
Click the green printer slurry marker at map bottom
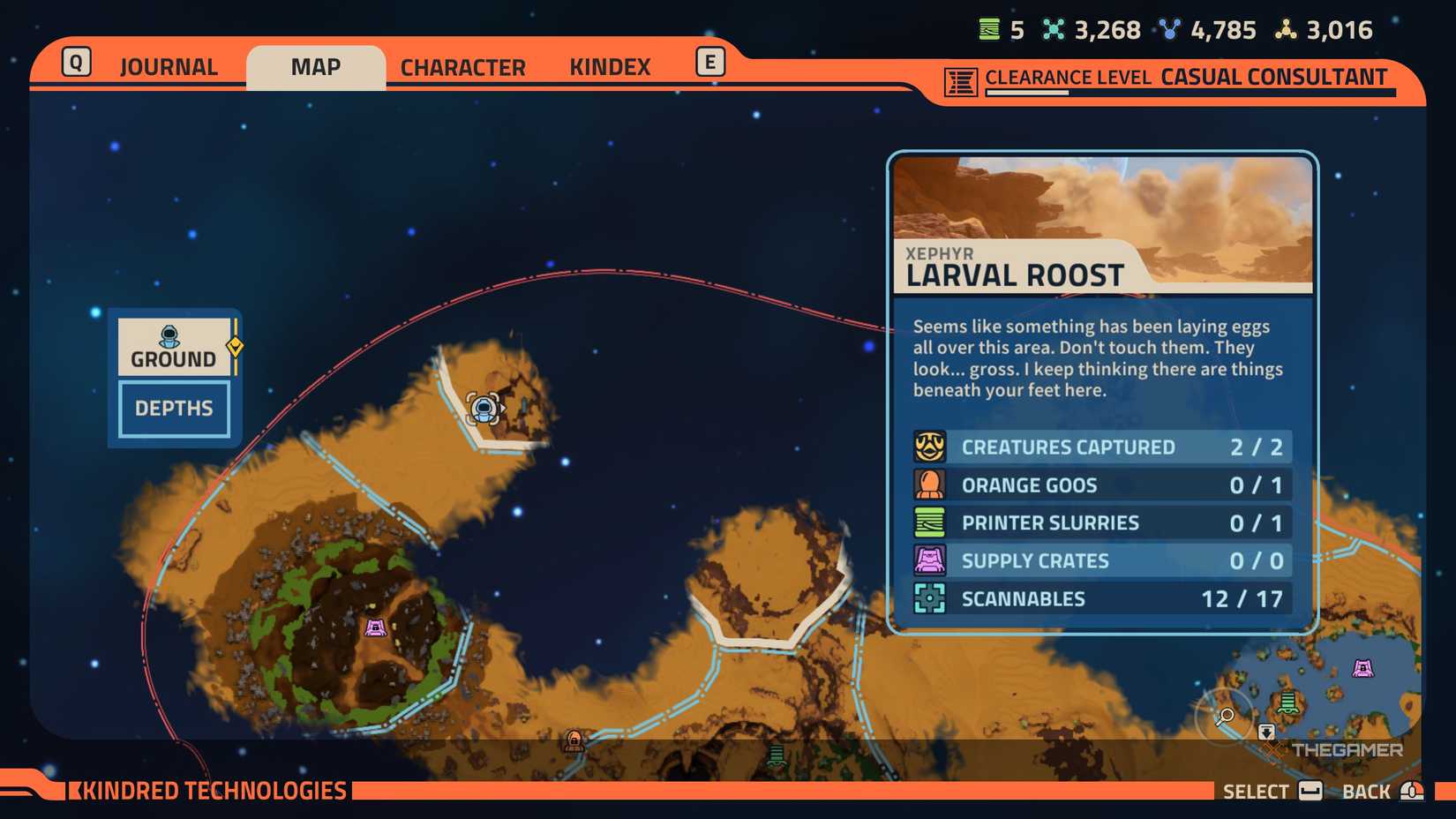(777, 755)
